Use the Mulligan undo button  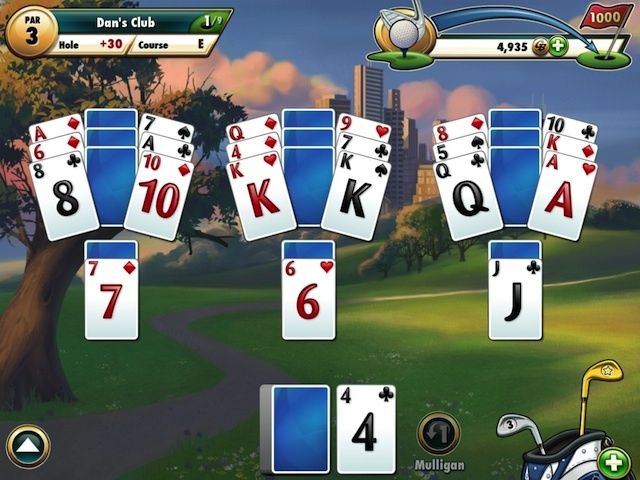coord(438,434)
